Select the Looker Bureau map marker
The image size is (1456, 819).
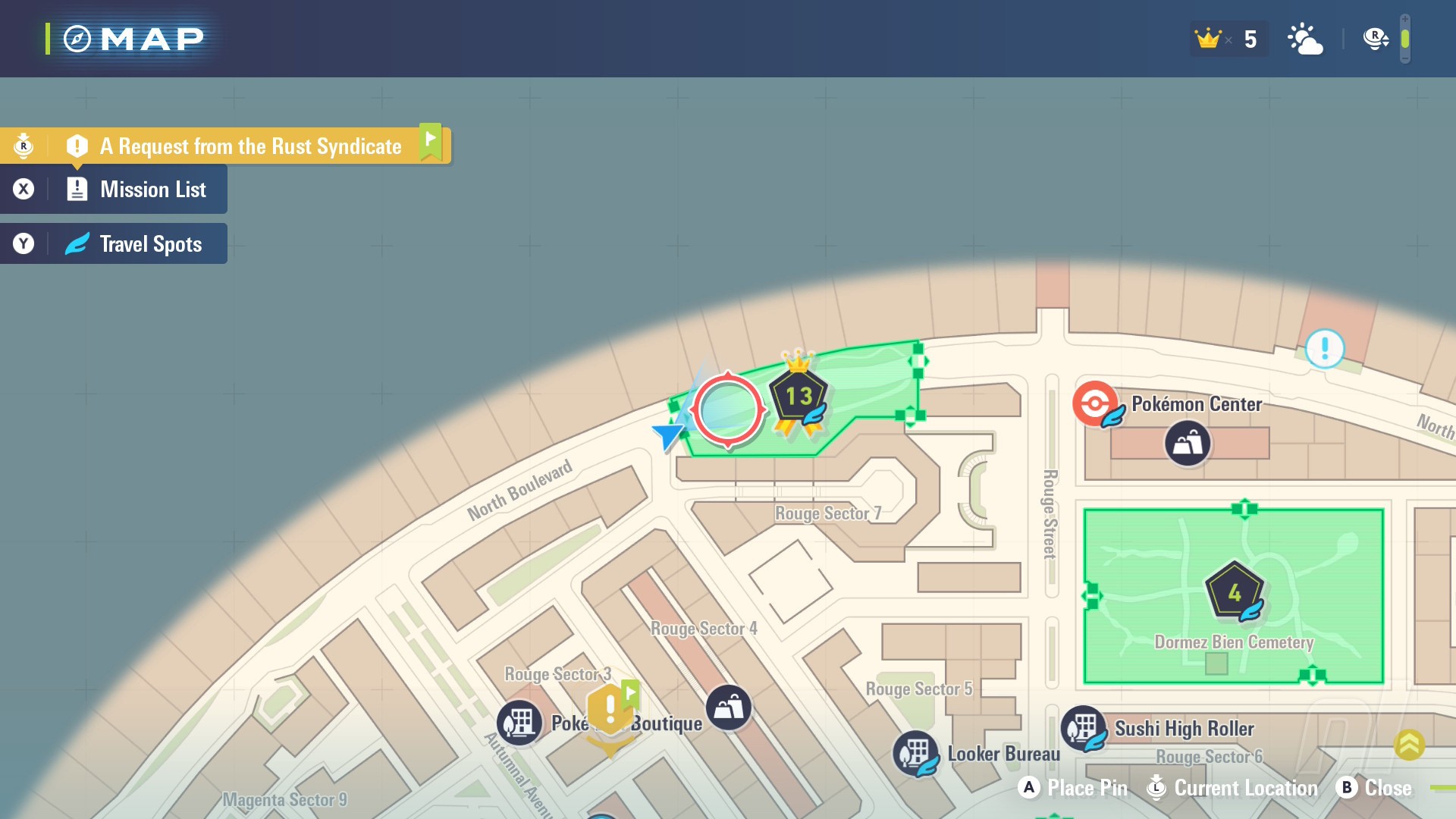click(916, 753)
